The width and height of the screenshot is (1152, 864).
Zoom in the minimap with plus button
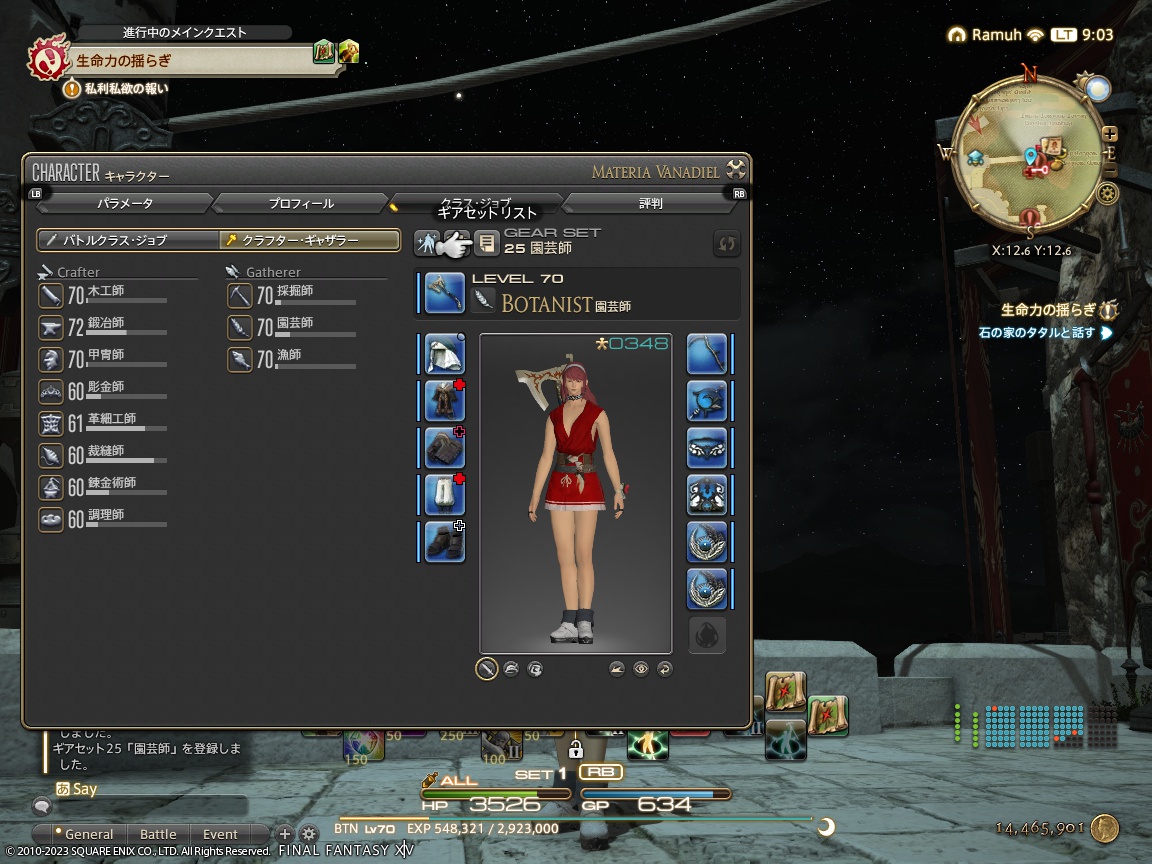pyautogui.click(x=1110, y=134)
